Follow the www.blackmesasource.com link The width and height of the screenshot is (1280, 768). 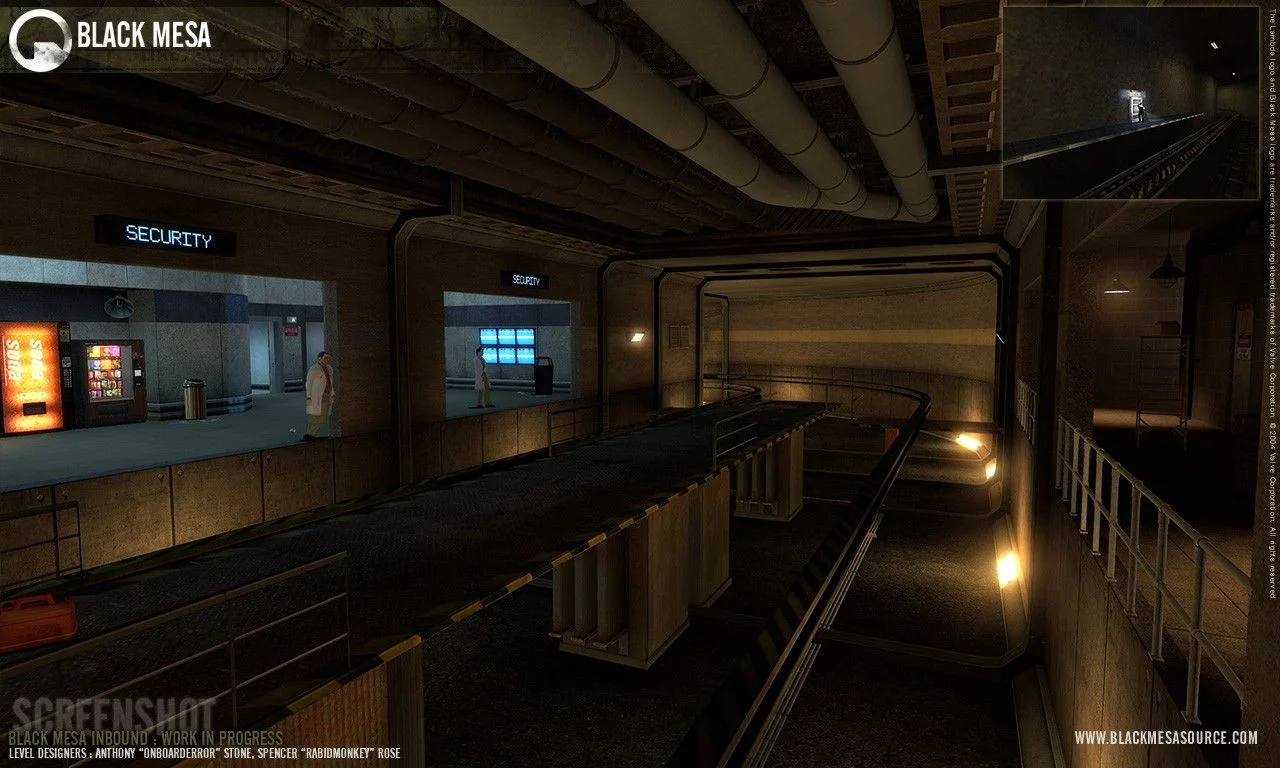pos(1166,738)
